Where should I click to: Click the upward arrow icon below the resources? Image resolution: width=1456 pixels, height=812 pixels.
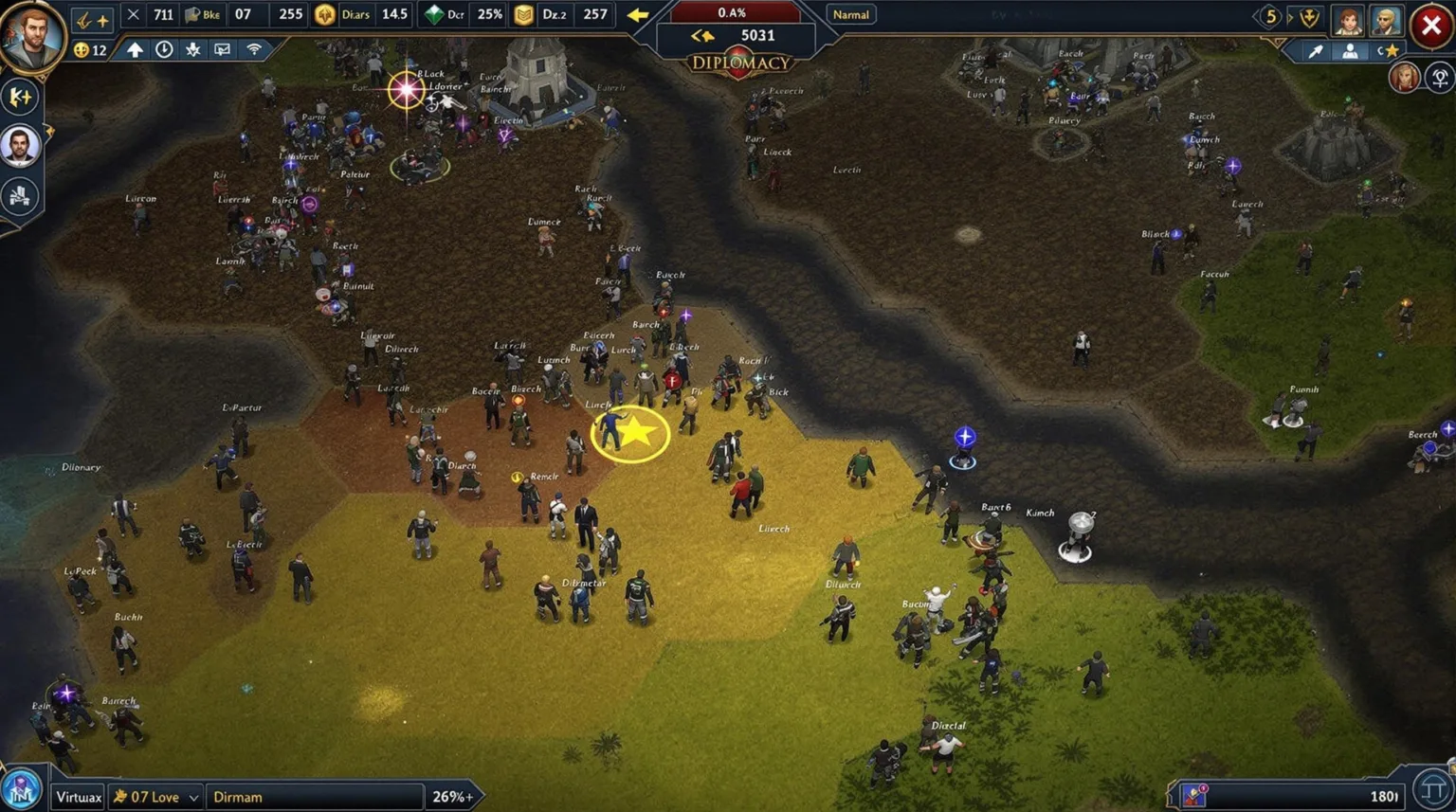pos(135,50)
